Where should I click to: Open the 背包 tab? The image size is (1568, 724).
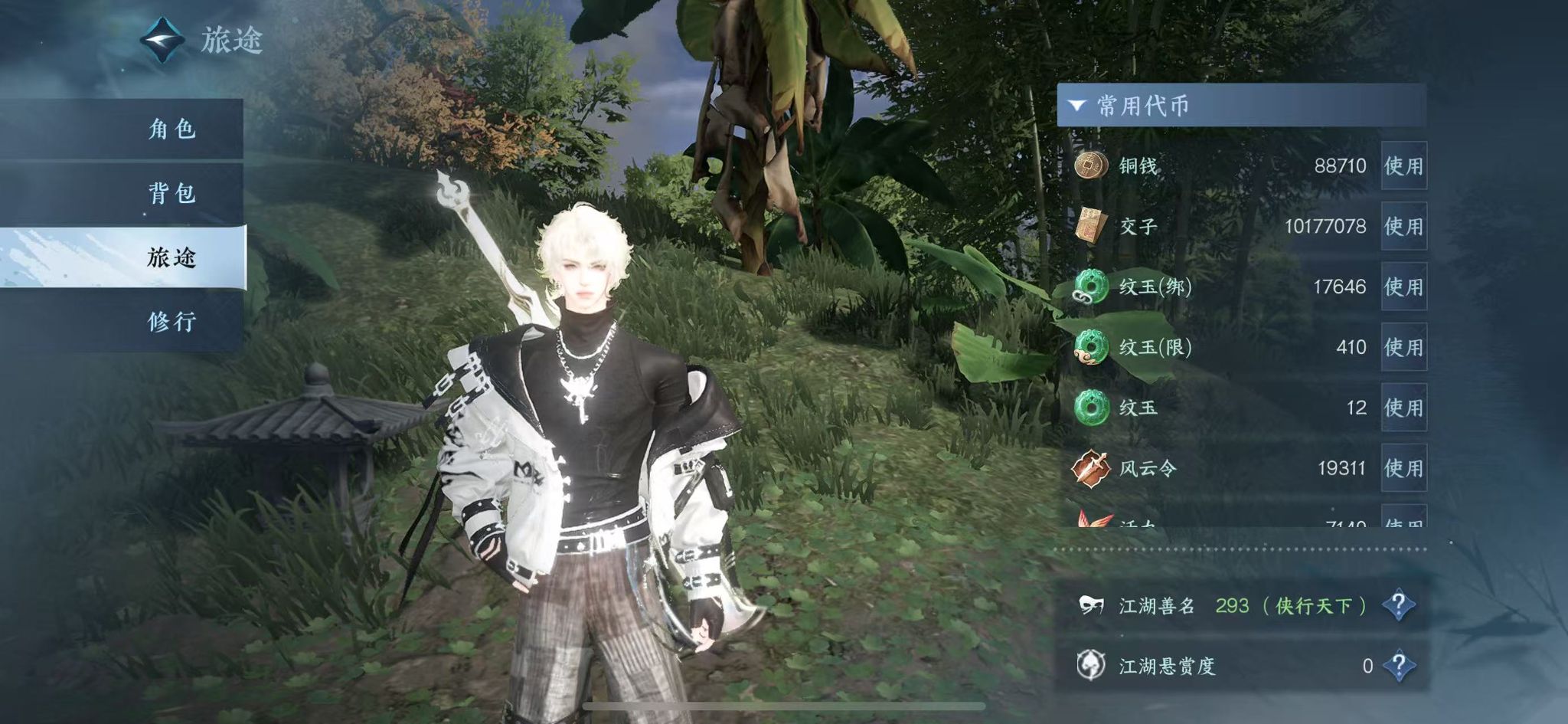pos(171,193)
